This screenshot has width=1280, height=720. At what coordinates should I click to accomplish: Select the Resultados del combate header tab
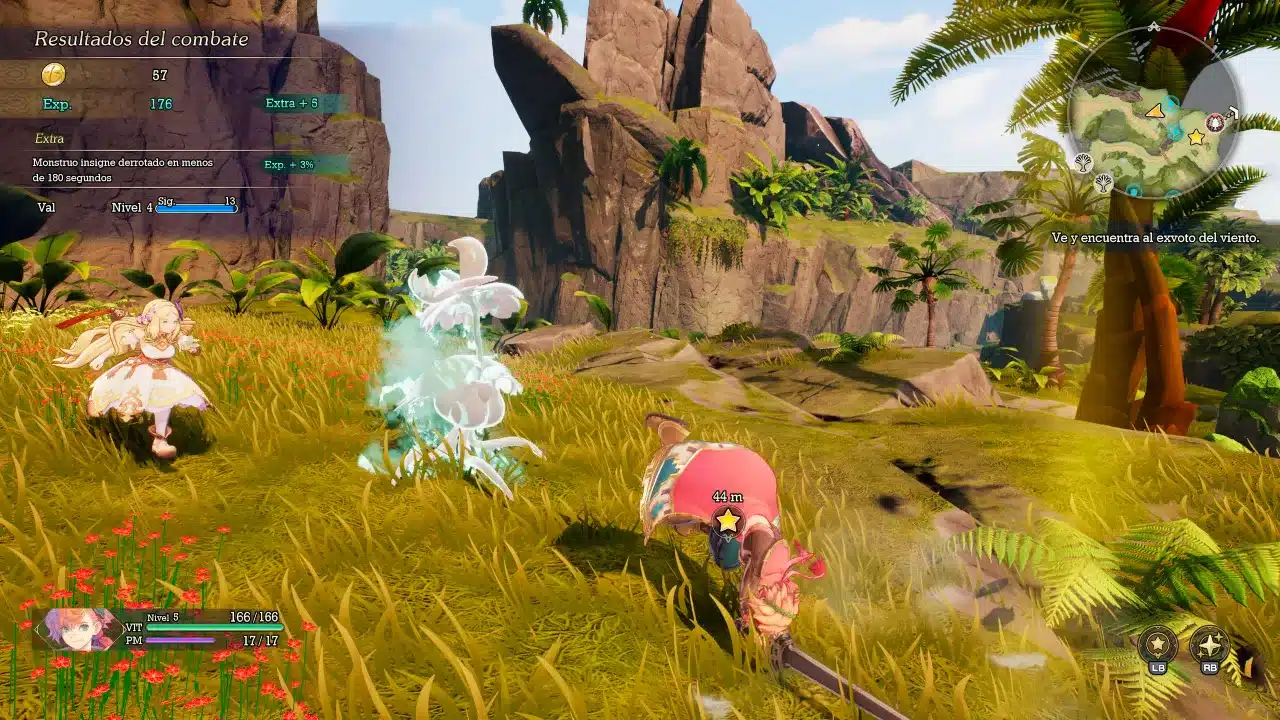[x=141, y=40]
